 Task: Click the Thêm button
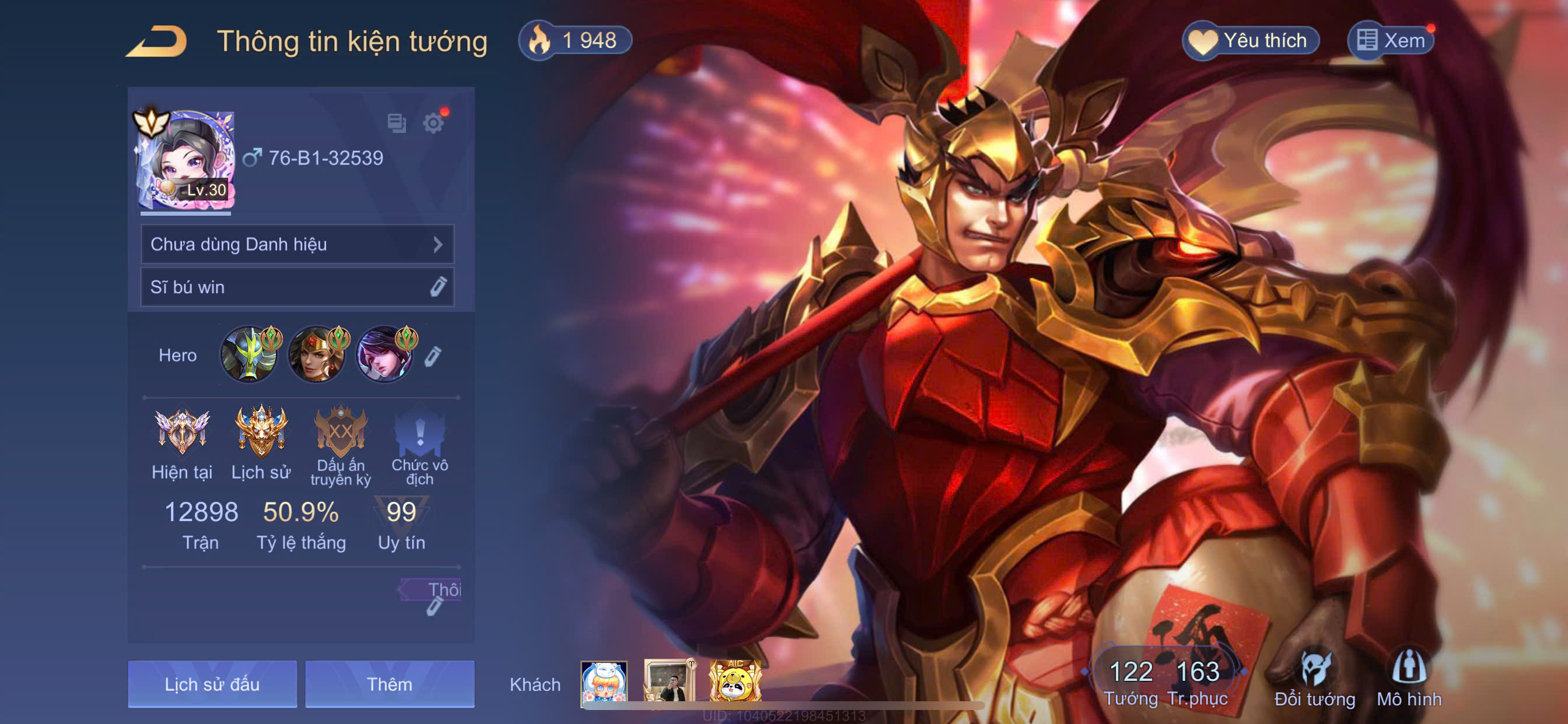390,684
